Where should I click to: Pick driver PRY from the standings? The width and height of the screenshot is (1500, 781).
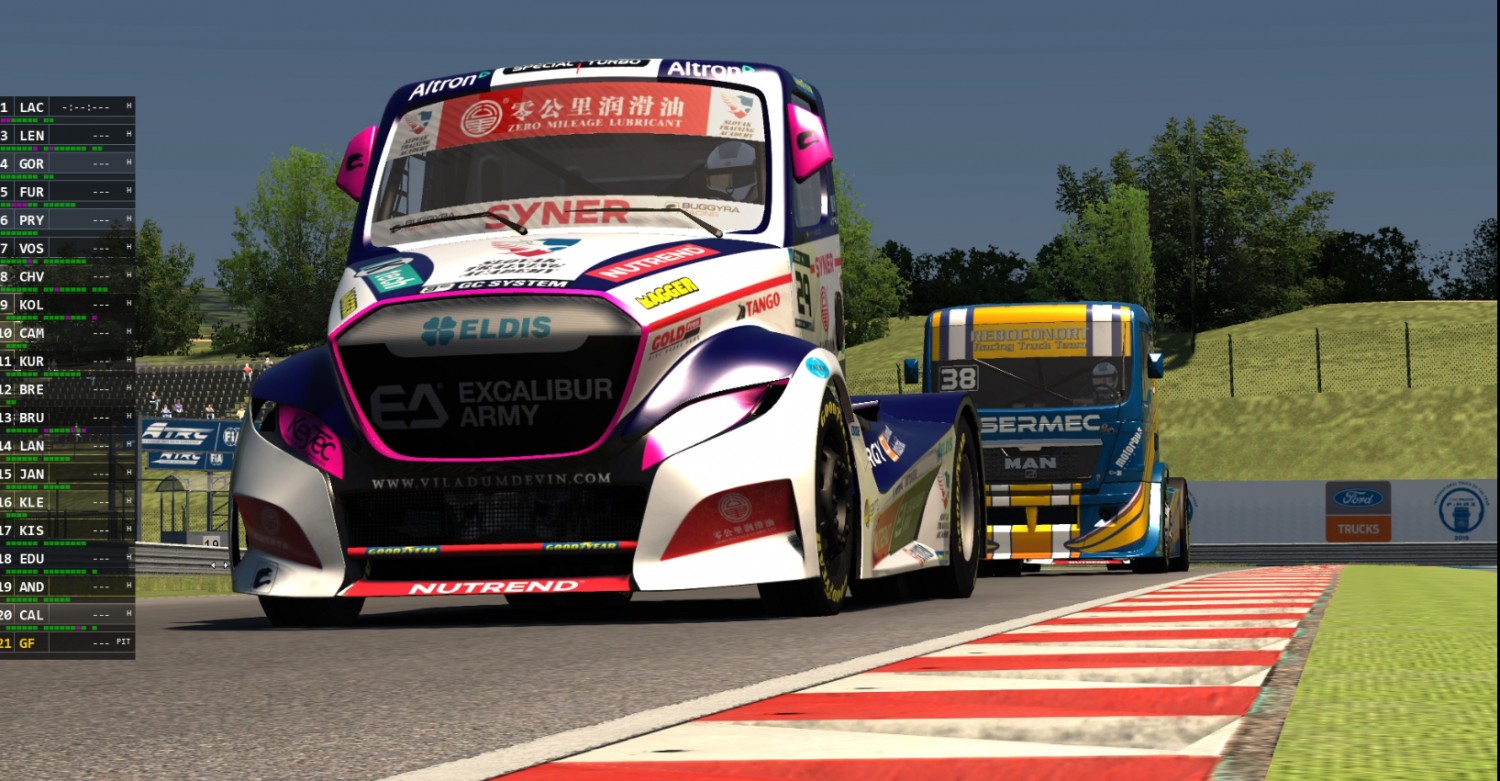coord(66,220)
